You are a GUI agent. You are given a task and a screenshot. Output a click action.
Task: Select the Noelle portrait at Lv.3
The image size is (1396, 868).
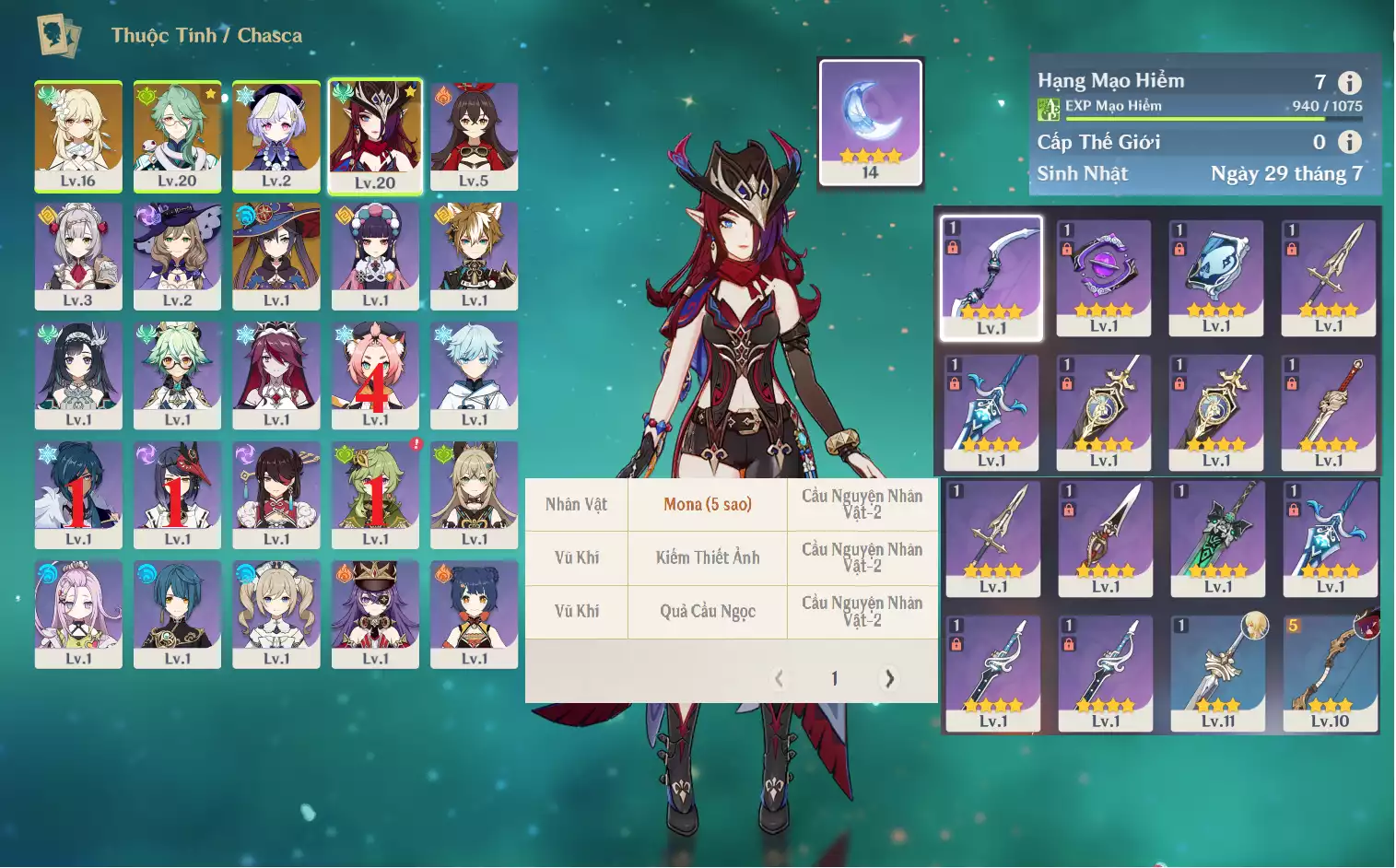pyautogui.click(x=78, y=255)
